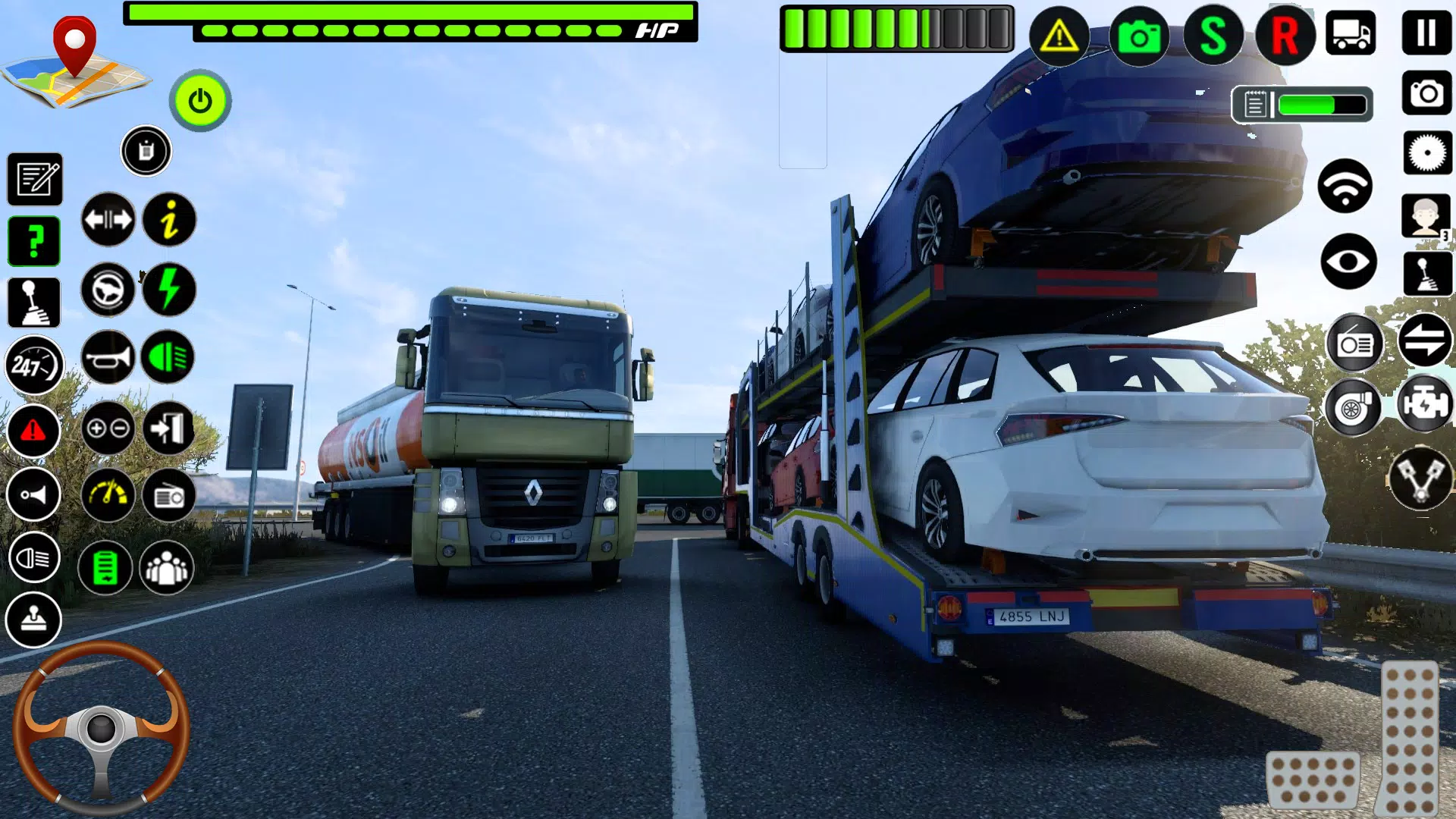This screenshot has width=1456, height=819.
Task: Toggle the headlight beams
Action: (x=168, y=356)
